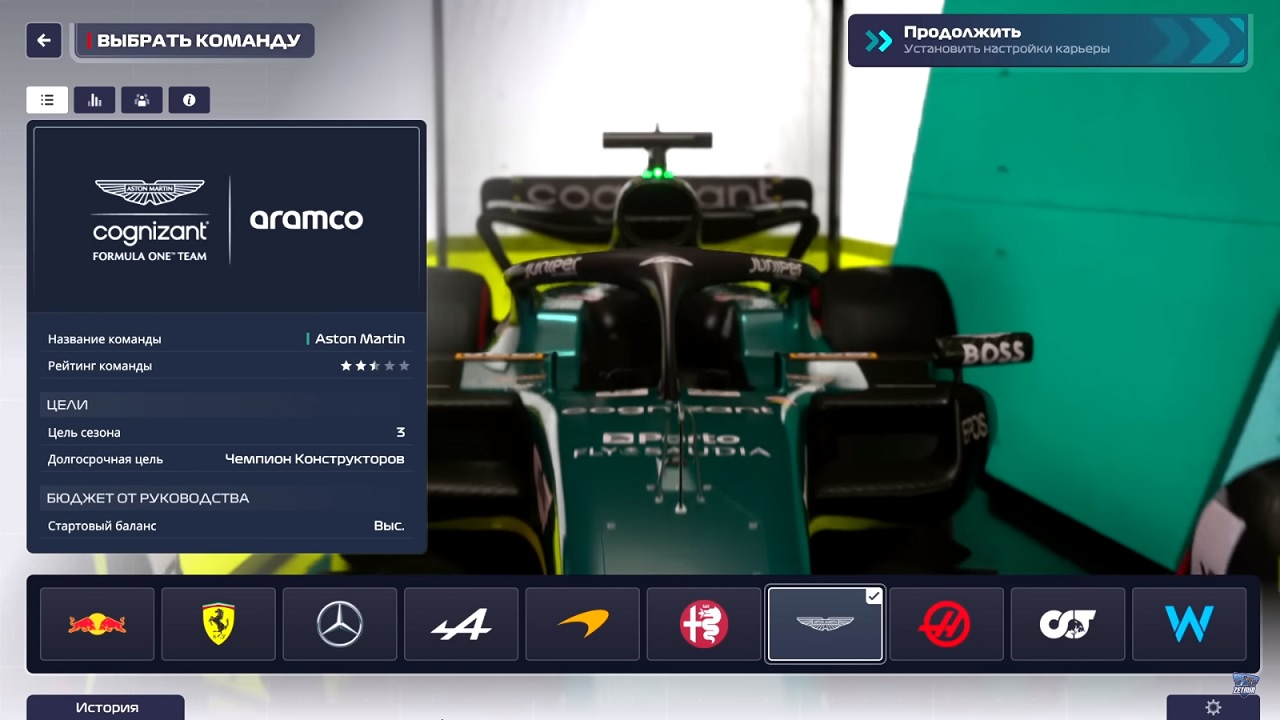
Task: Open the drivers roster view
Action: coord(141,99)
